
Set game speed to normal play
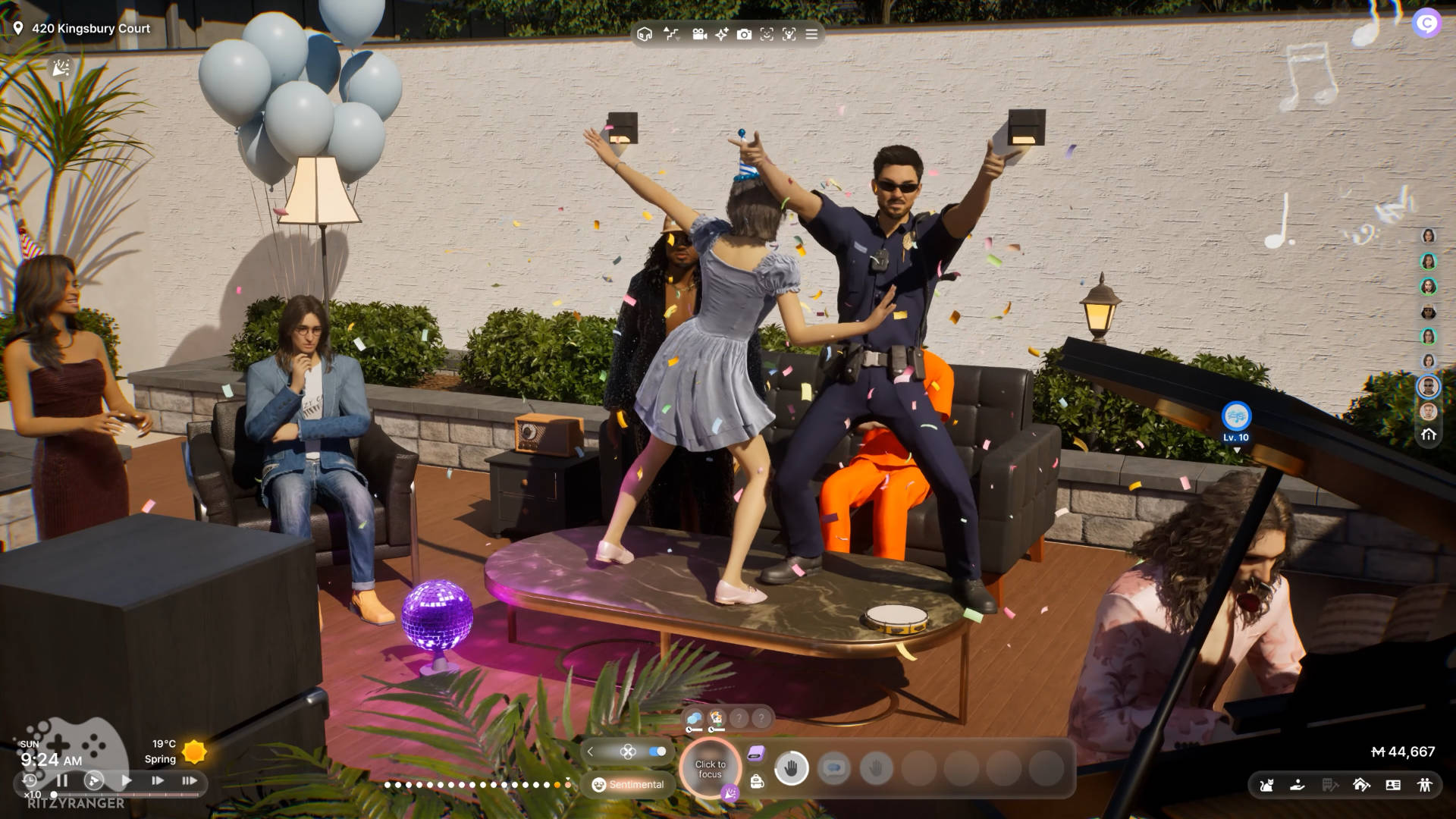[x=127, y=780]
